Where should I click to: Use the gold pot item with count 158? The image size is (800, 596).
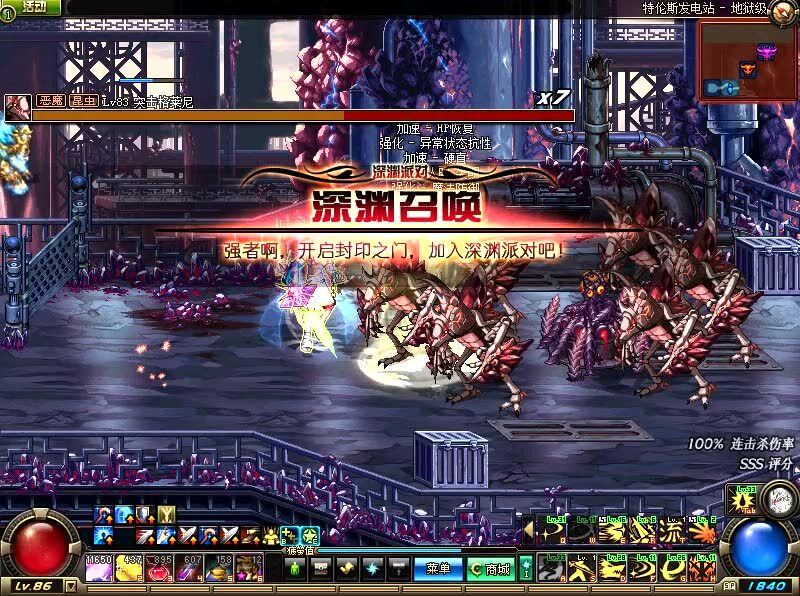pyautogui.click(x=222, y=568)
